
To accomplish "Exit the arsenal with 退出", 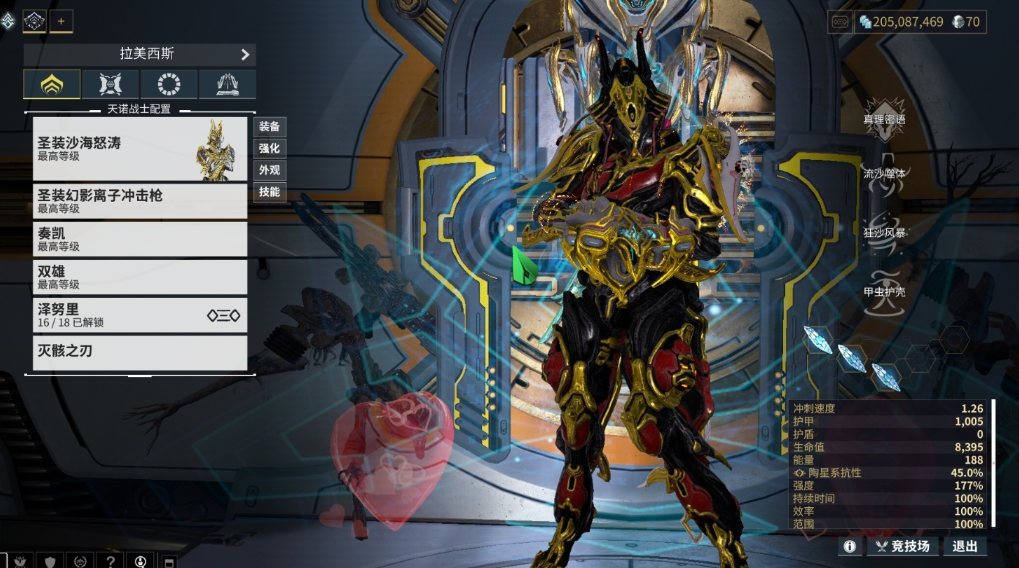I will click(965, 546).
